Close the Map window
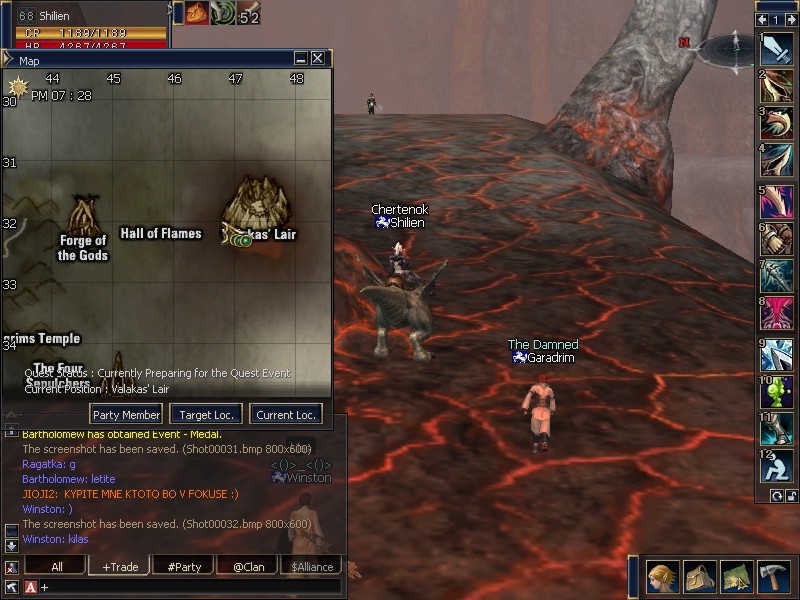This screenshot has width=800, height=600. pyautogui.click(x=318, y=59)
